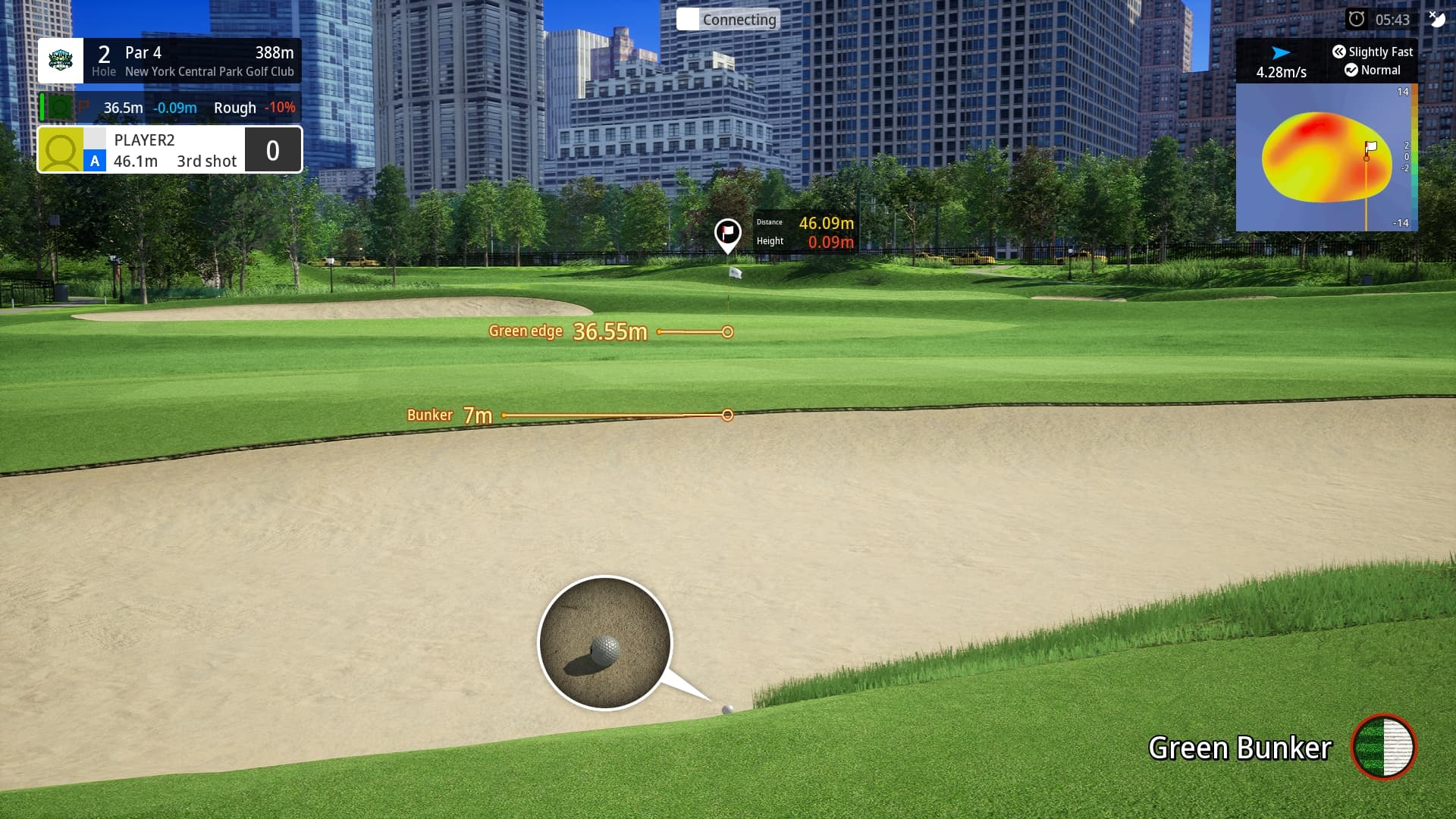Click the Slightly Fast green speed label
Screen dimensions: 1456x819
tap(1373, 52)
